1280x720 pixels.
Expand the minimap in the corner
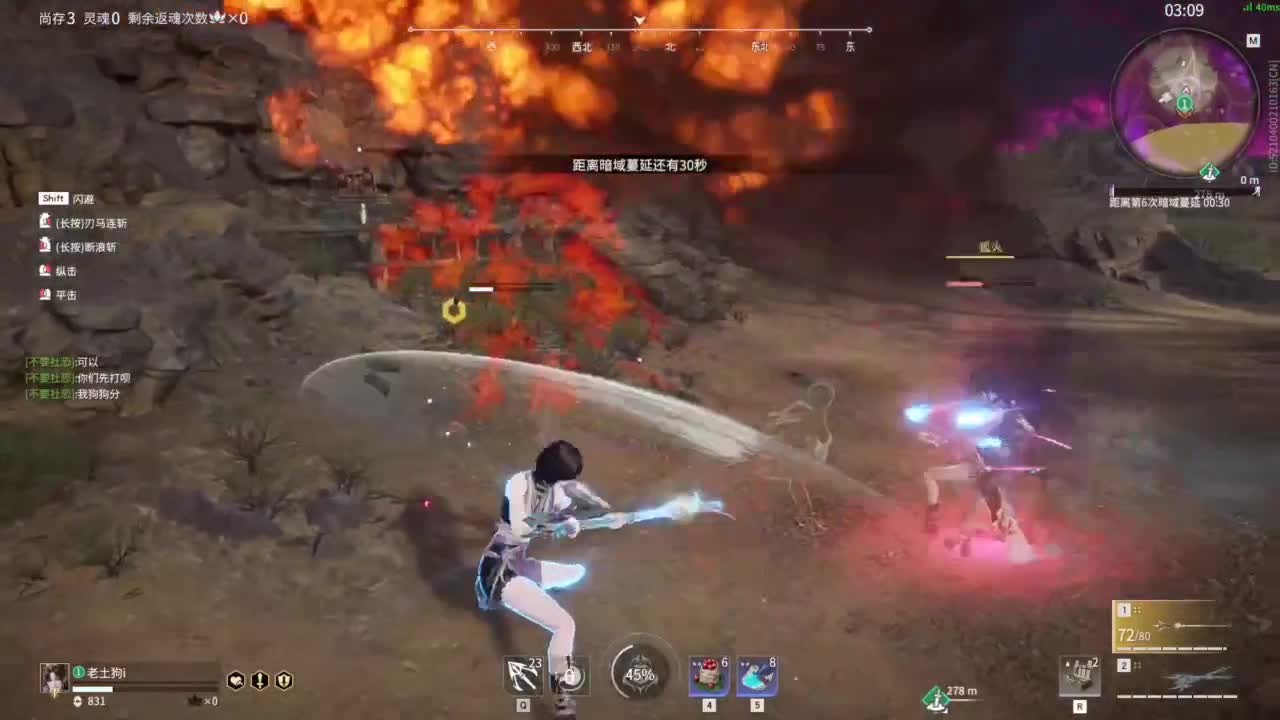(x=1187, y=105)
